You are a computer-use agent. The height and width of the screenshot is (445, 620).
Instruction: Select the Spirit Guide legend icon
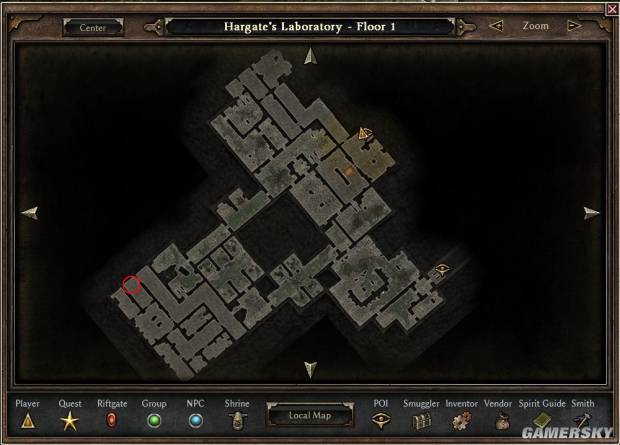pos(542,421)
